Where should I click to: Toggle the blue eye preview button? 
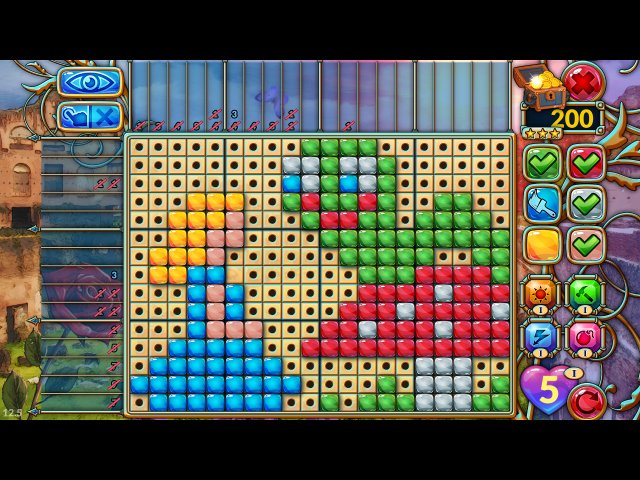(90, 82)
